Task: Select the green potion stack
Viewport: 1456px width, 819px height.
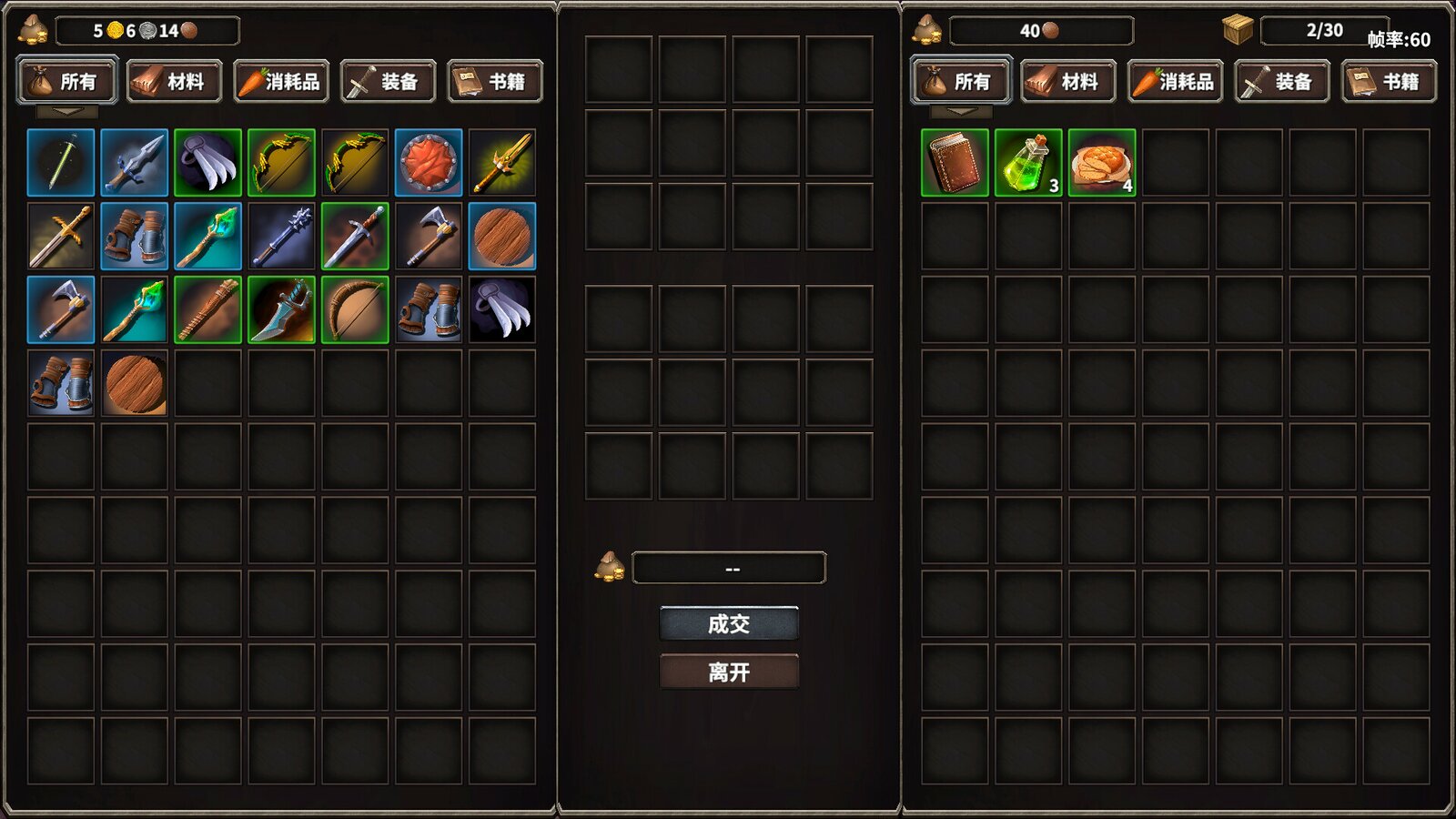Action: (1028, 163)
